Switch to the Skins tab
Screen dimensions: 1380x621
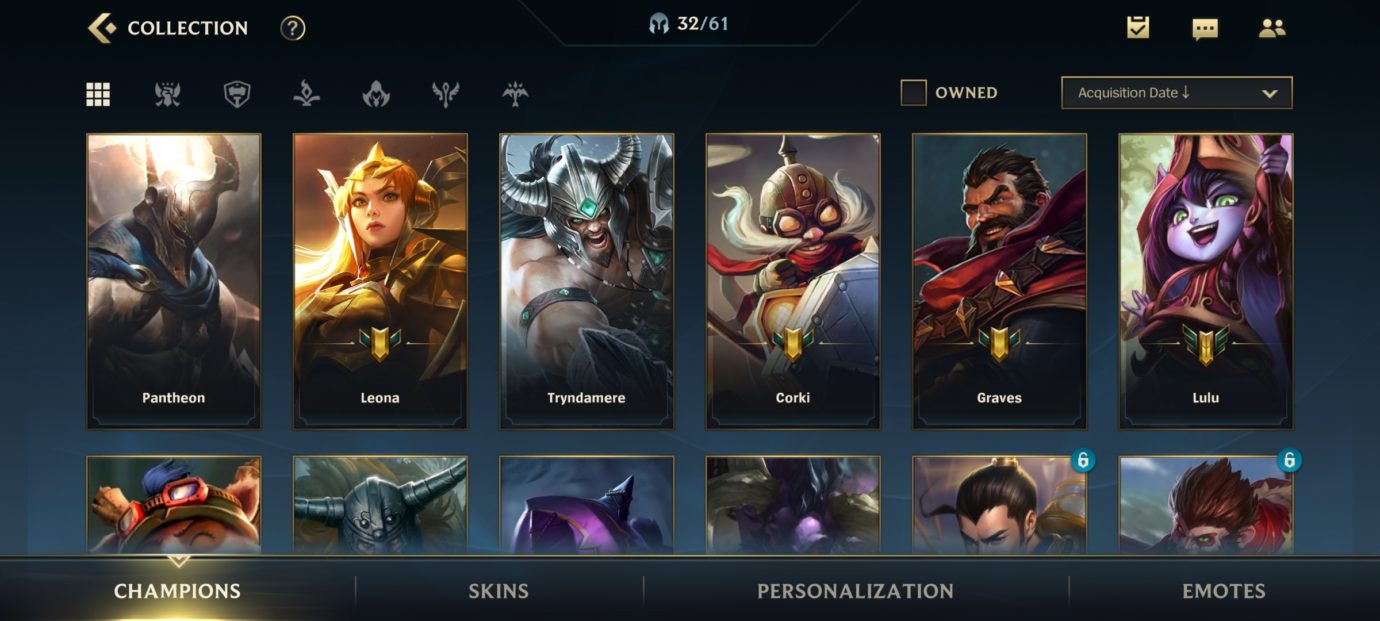499,591
